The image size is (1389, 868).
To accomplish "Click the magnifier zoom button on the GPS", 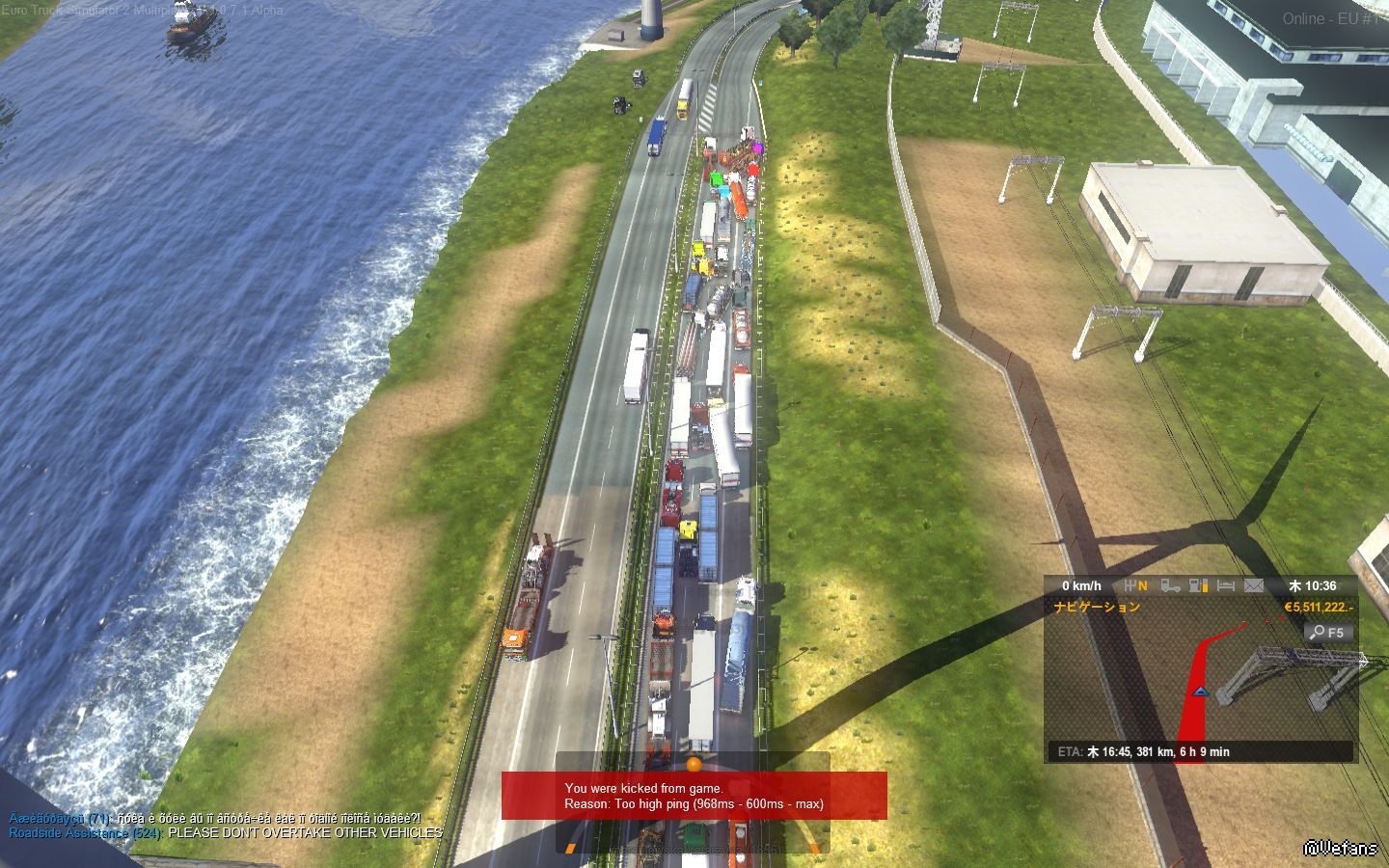I will tap(1328, 633).
